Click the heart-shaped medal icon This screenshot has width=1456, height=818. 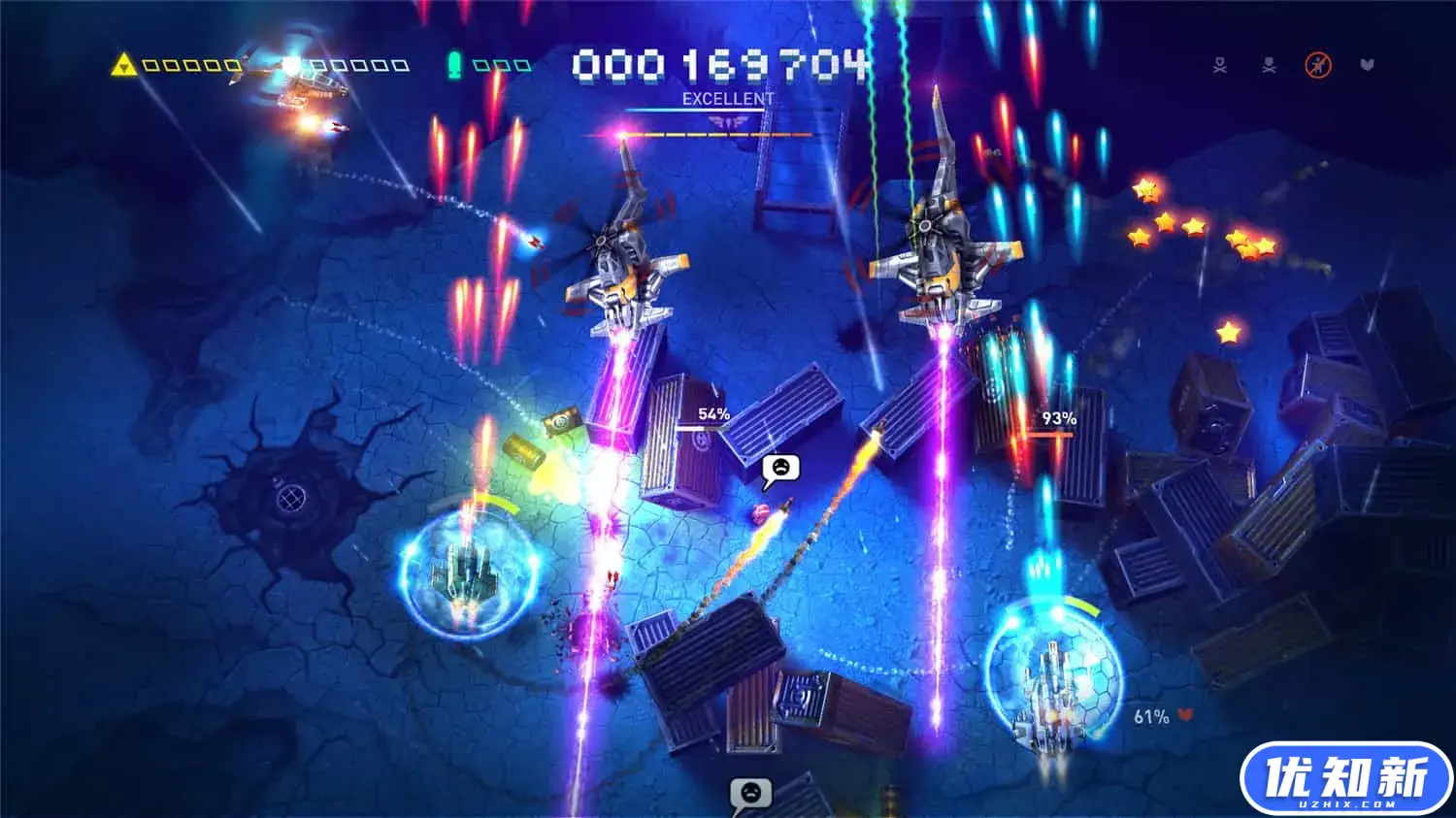[x=1368, y=66]
